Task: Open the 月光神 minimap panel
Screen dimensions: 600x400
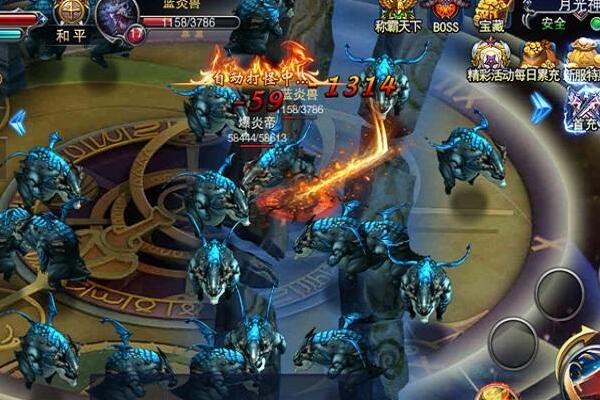Action: pos(560,12)
